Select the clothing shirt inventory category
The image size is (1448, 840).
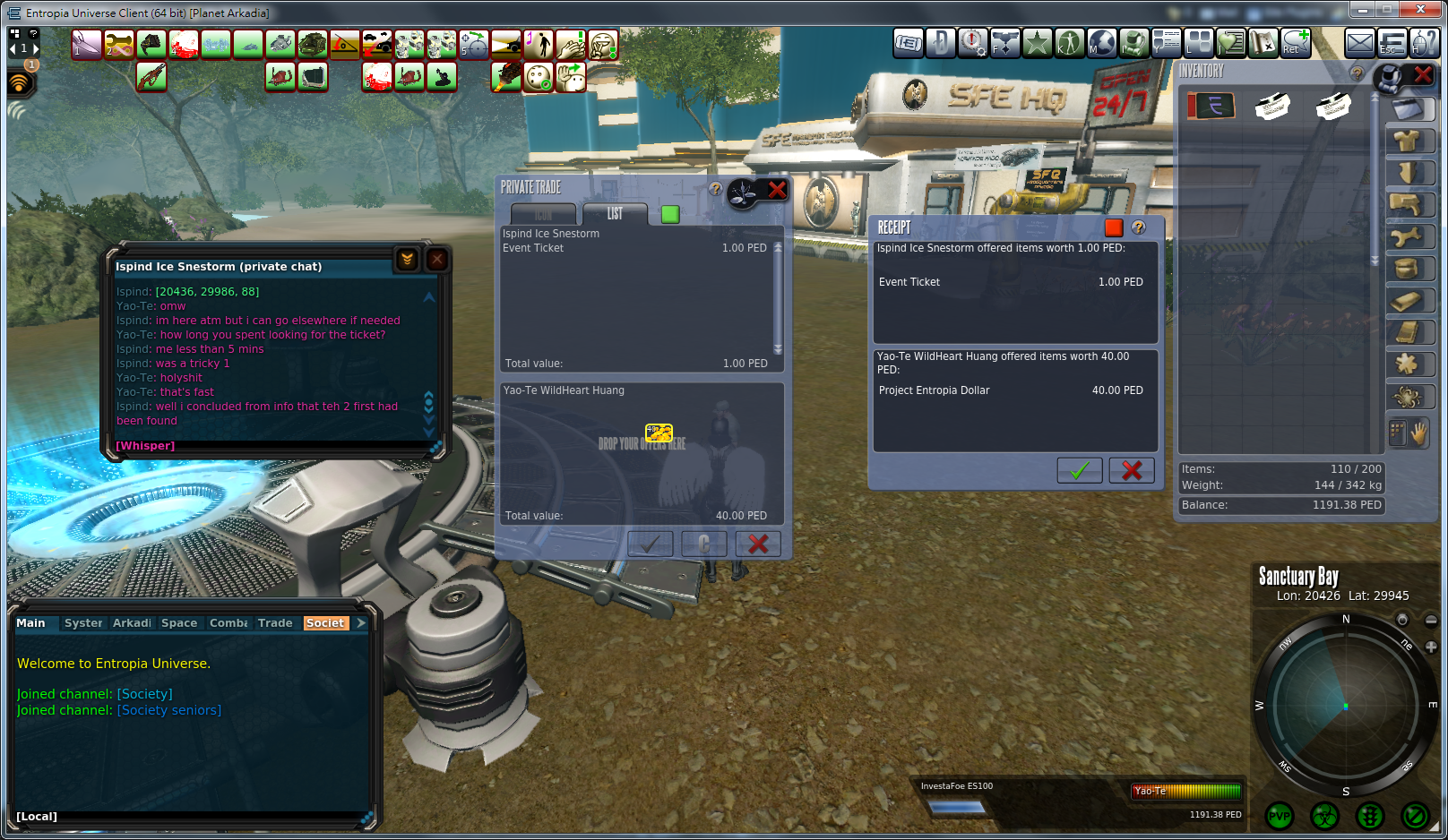point(1407,141)
